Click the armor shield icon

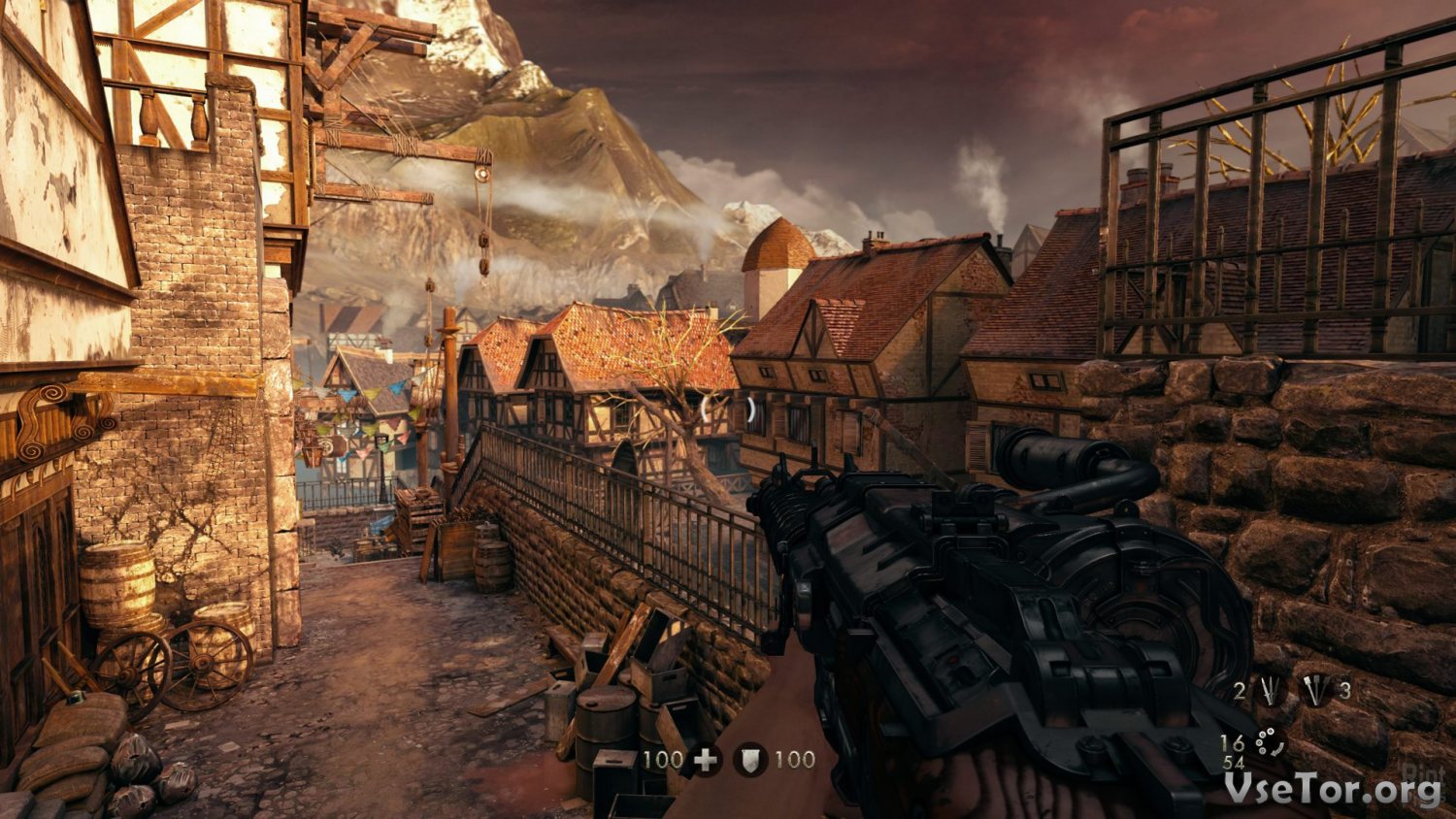(x=749, y=760)
